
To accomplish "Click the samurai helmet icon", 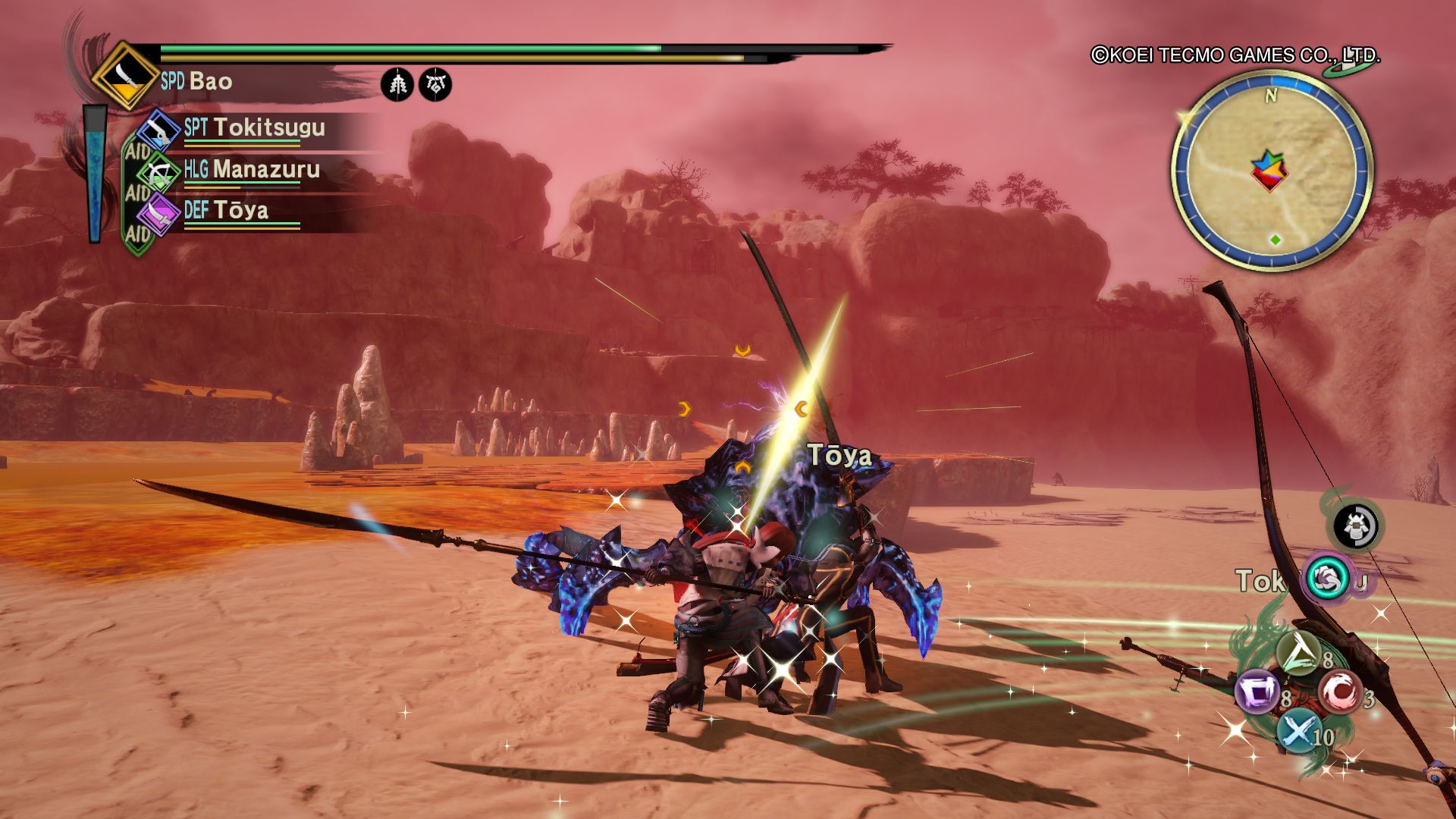I will 1356,526.
